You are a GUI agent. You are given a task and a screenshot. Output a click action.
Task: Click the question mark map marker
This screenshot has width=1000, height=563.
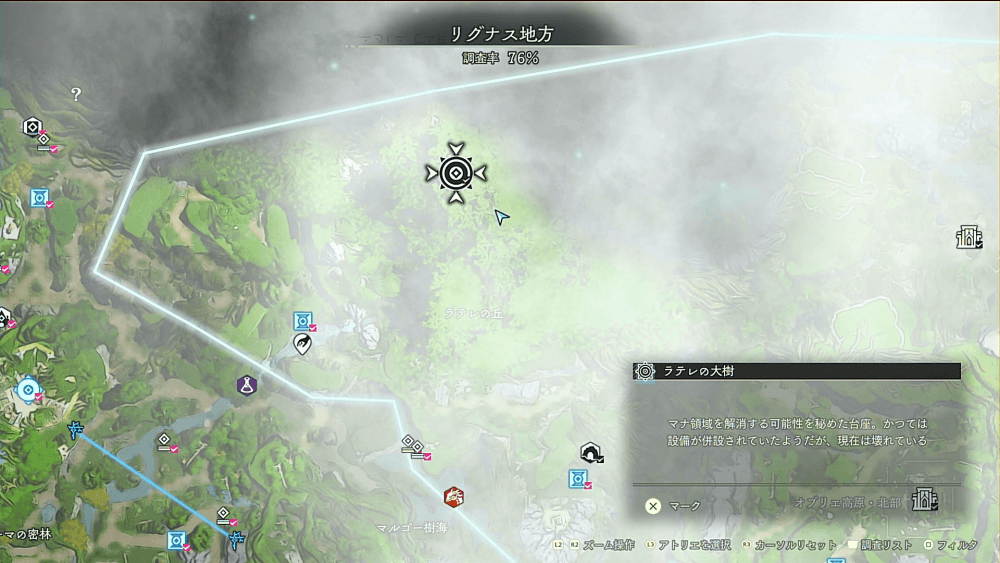[76, 94]
